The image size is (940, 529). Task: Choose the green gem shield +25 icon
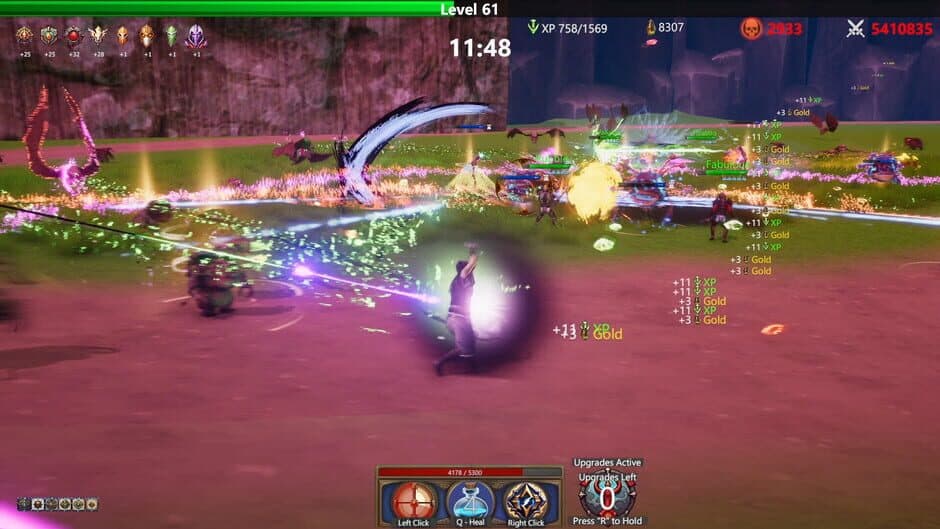click(x=49, y=37)
